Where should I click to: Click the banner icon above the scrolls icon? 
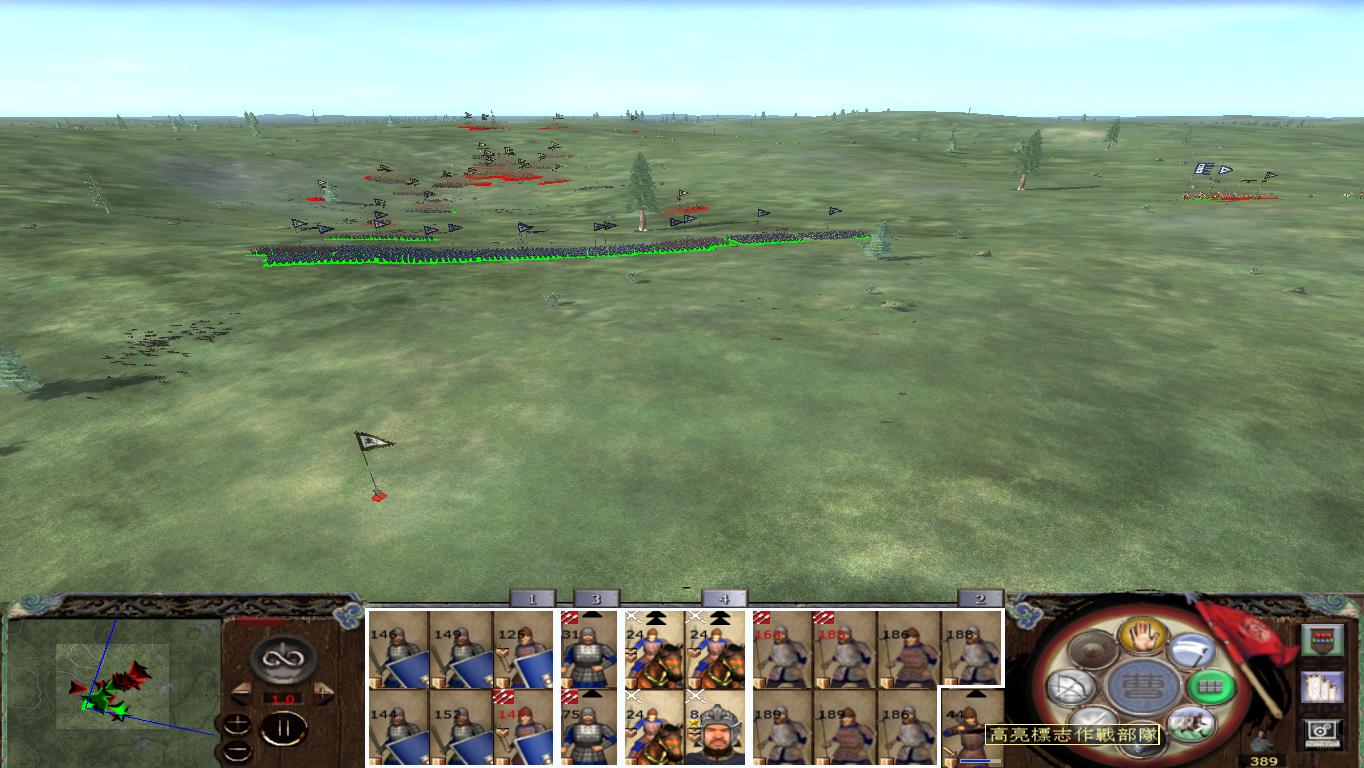pyautogui.click(x=1323, y=639)
